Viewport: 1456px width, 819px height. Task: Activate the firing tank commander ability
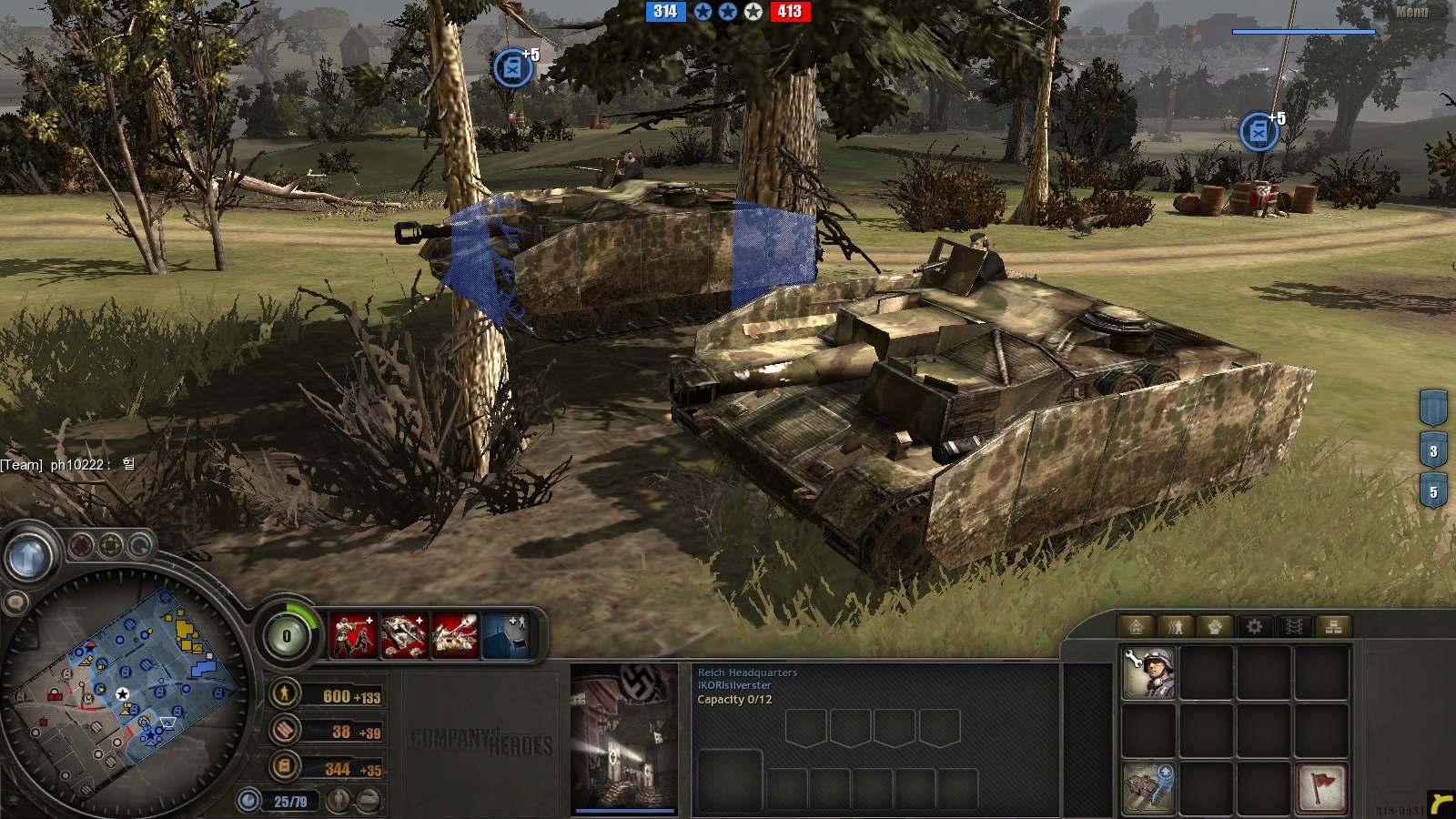pos(454,635)
